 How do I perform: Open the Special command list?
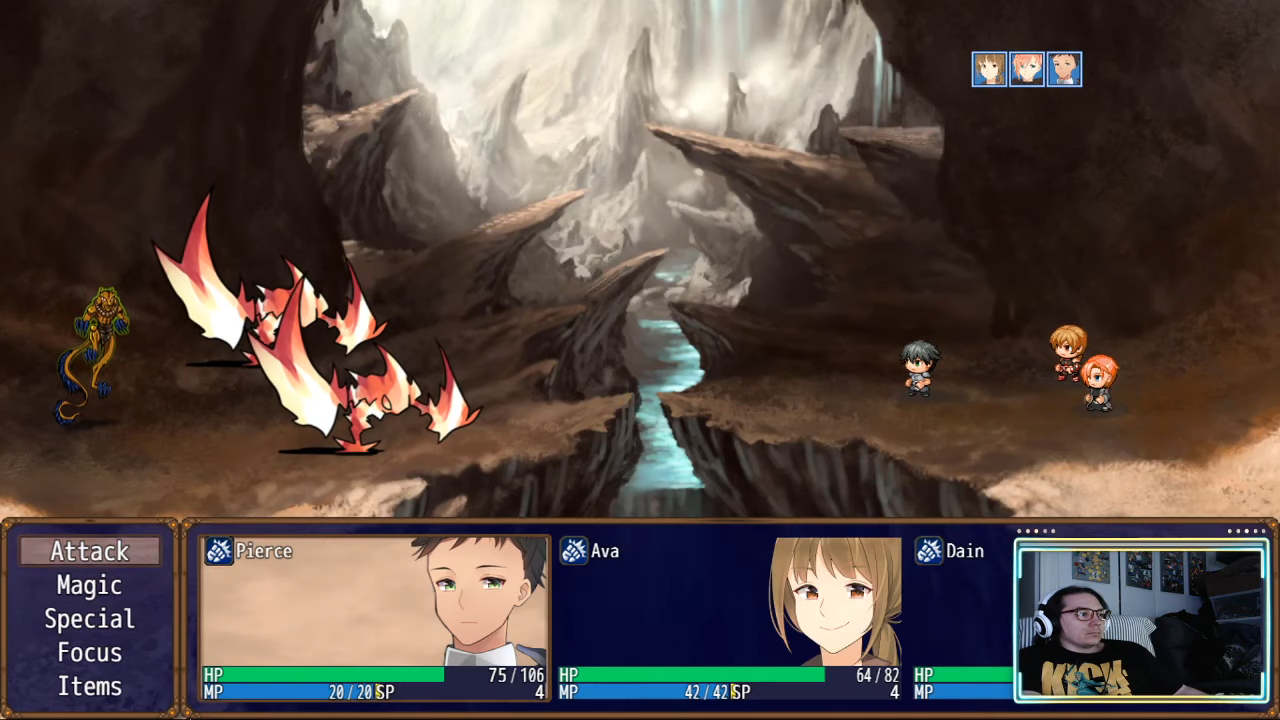[90, 619]
